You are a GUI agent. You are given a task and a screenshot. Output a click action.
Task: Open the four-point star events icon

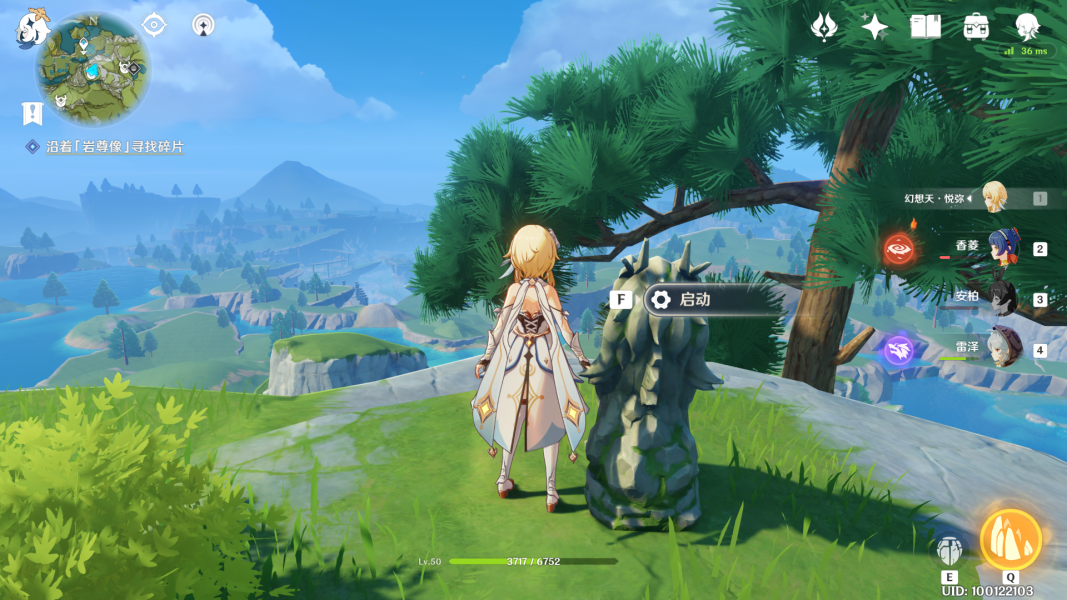point(875,27)
